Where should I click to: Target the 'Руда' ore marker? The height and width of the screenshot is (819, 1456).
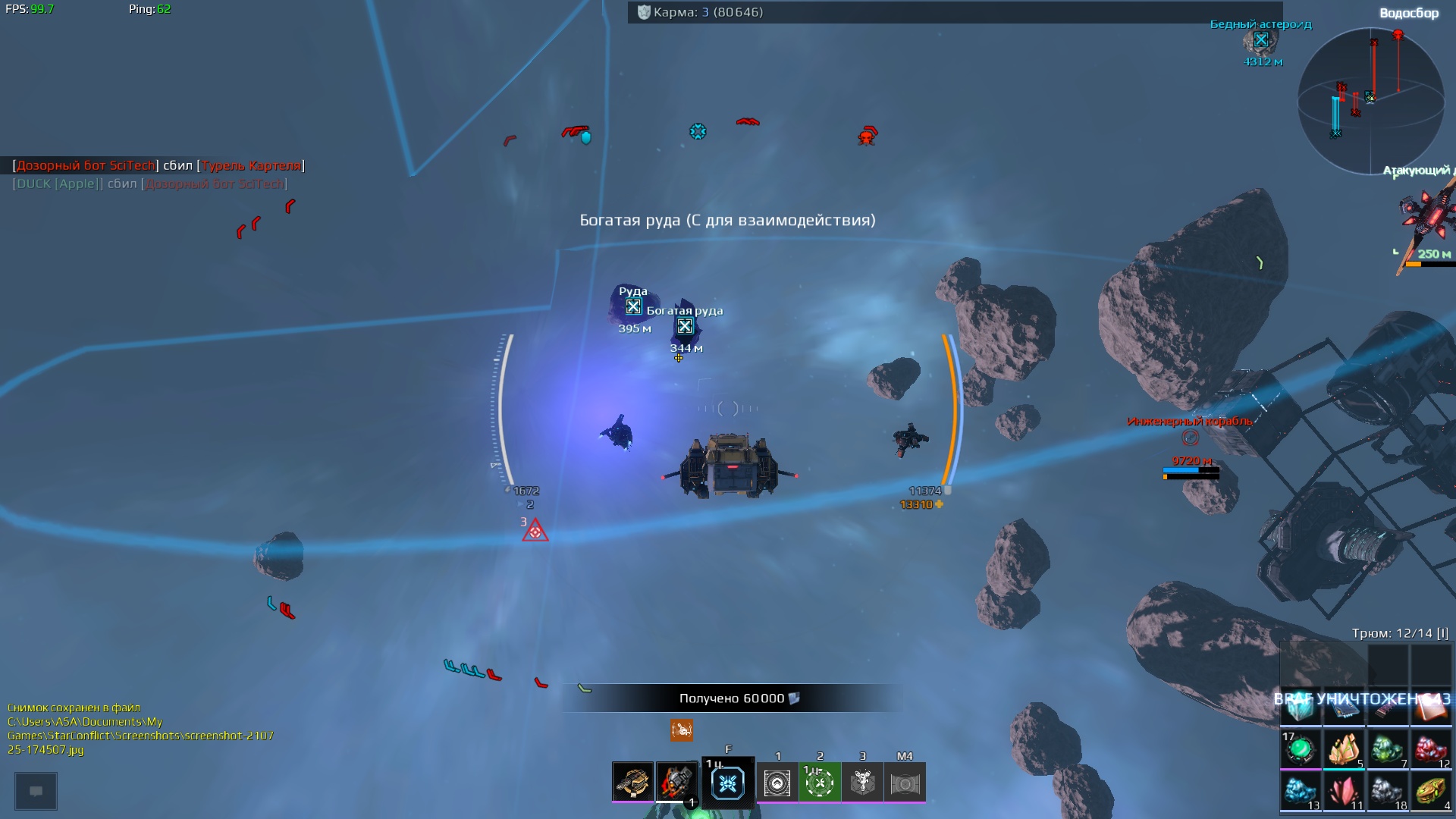click(633, 307)
